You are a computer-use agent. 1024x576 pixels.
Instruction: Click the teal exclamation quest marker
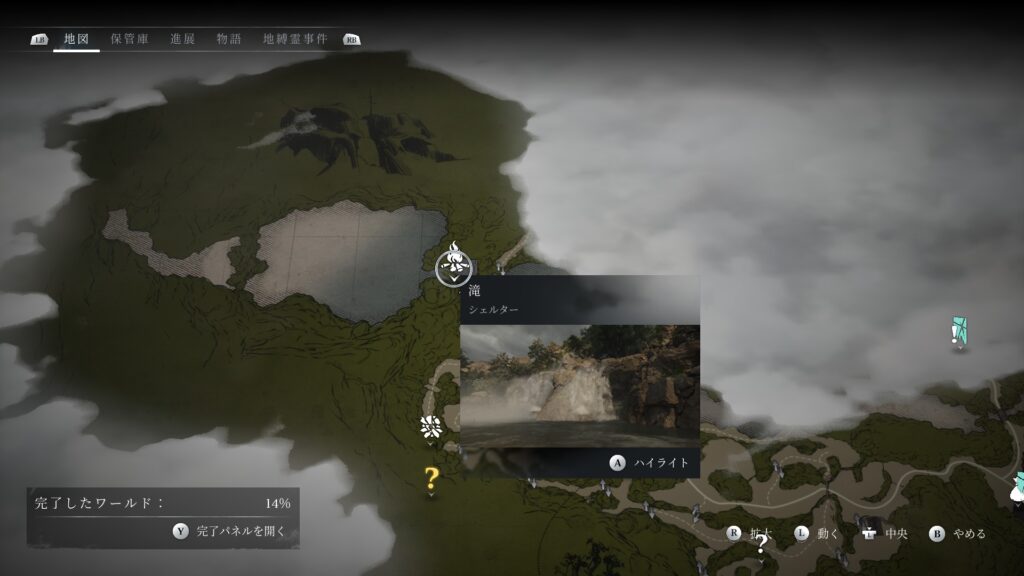[959, 333]
